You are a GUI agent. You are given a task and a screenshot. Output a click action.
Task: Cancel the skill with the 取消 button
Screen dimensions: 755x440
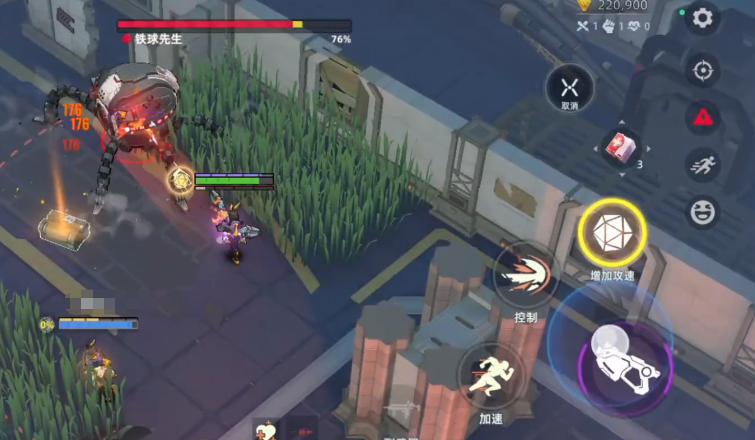569,88
